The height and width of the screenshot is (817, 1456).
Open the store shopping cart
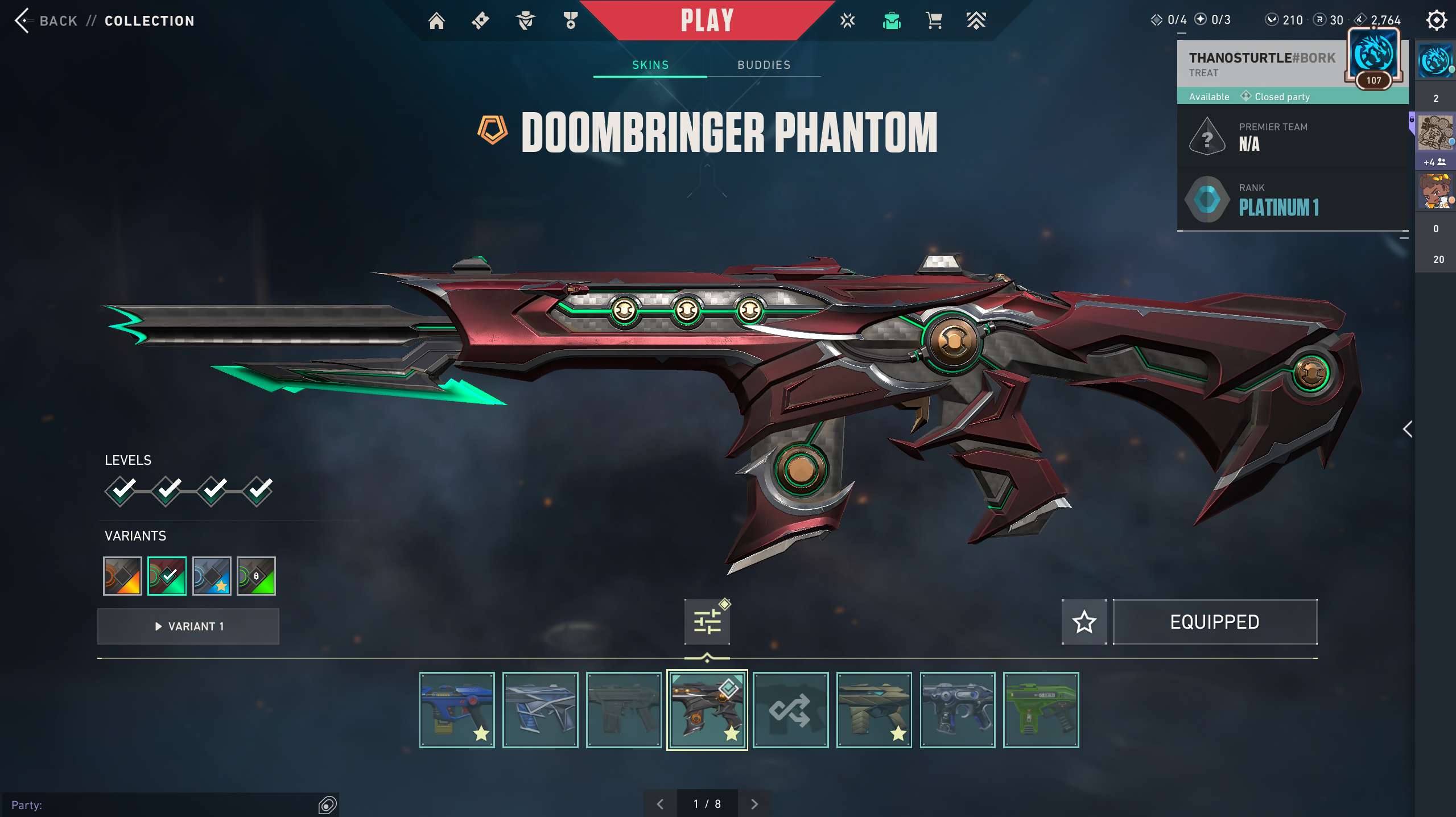click(934, 21)
